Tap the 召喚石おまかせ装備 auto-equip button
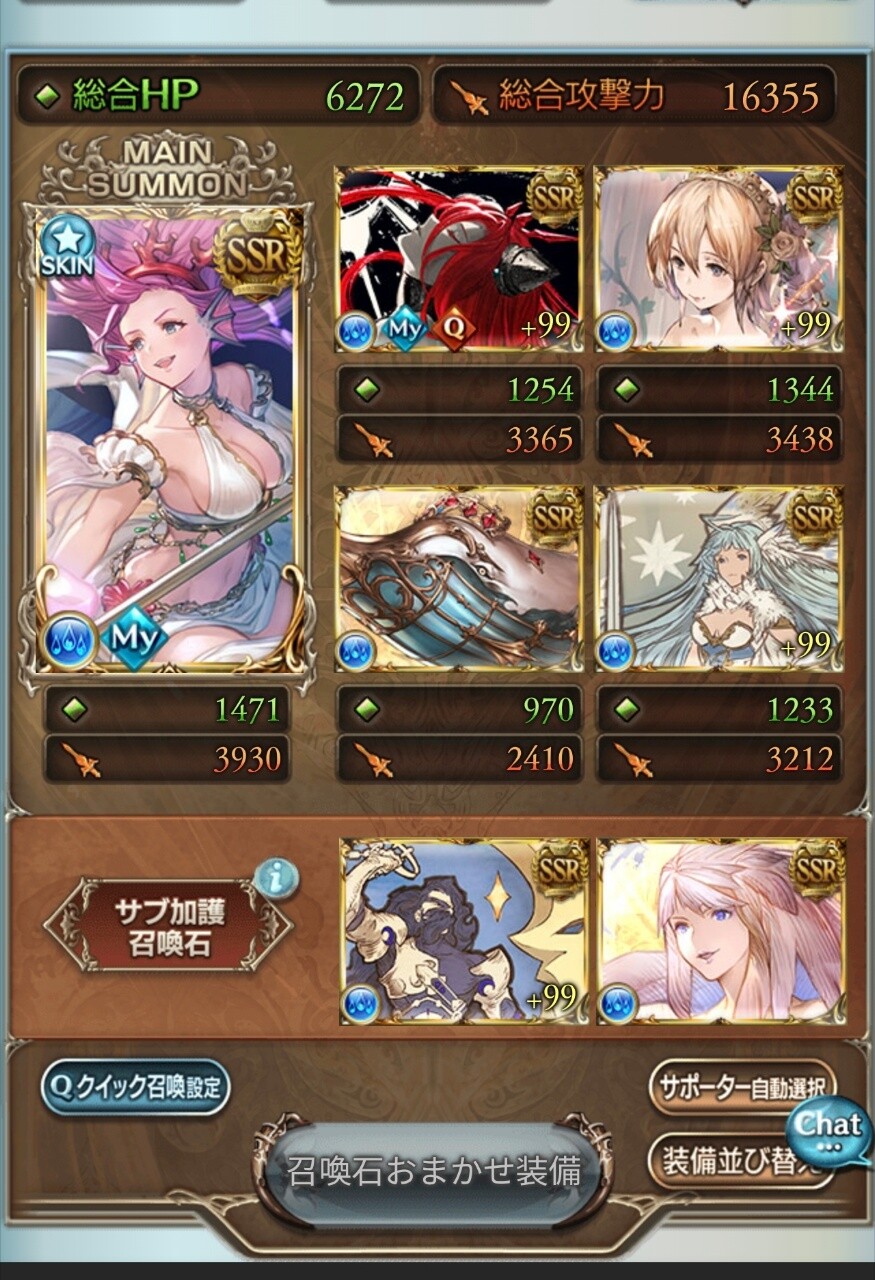875x1280 pixels. pos(434,1171)
